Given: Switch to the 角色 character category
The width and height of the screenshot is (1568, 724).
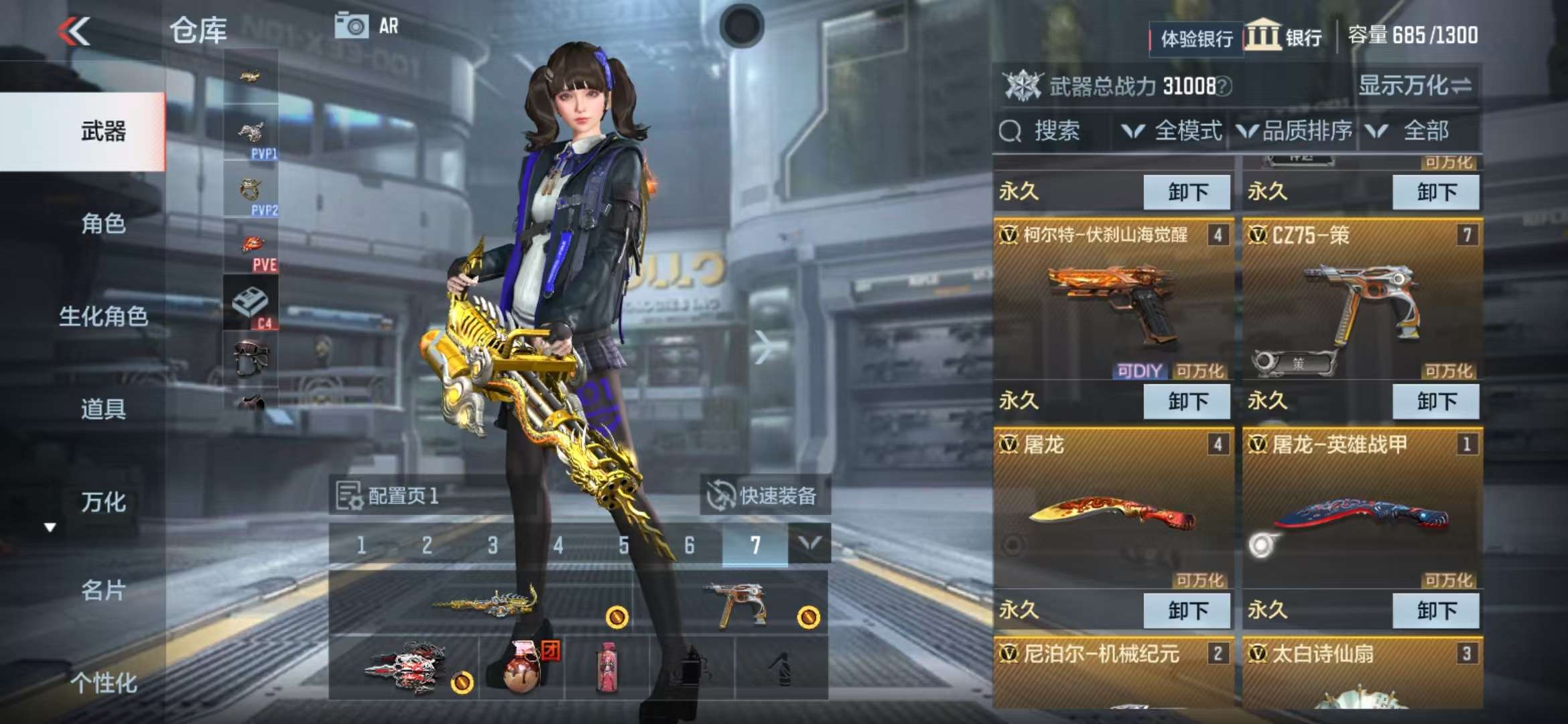Looking at the screenshot, I should tap(103, 223).
